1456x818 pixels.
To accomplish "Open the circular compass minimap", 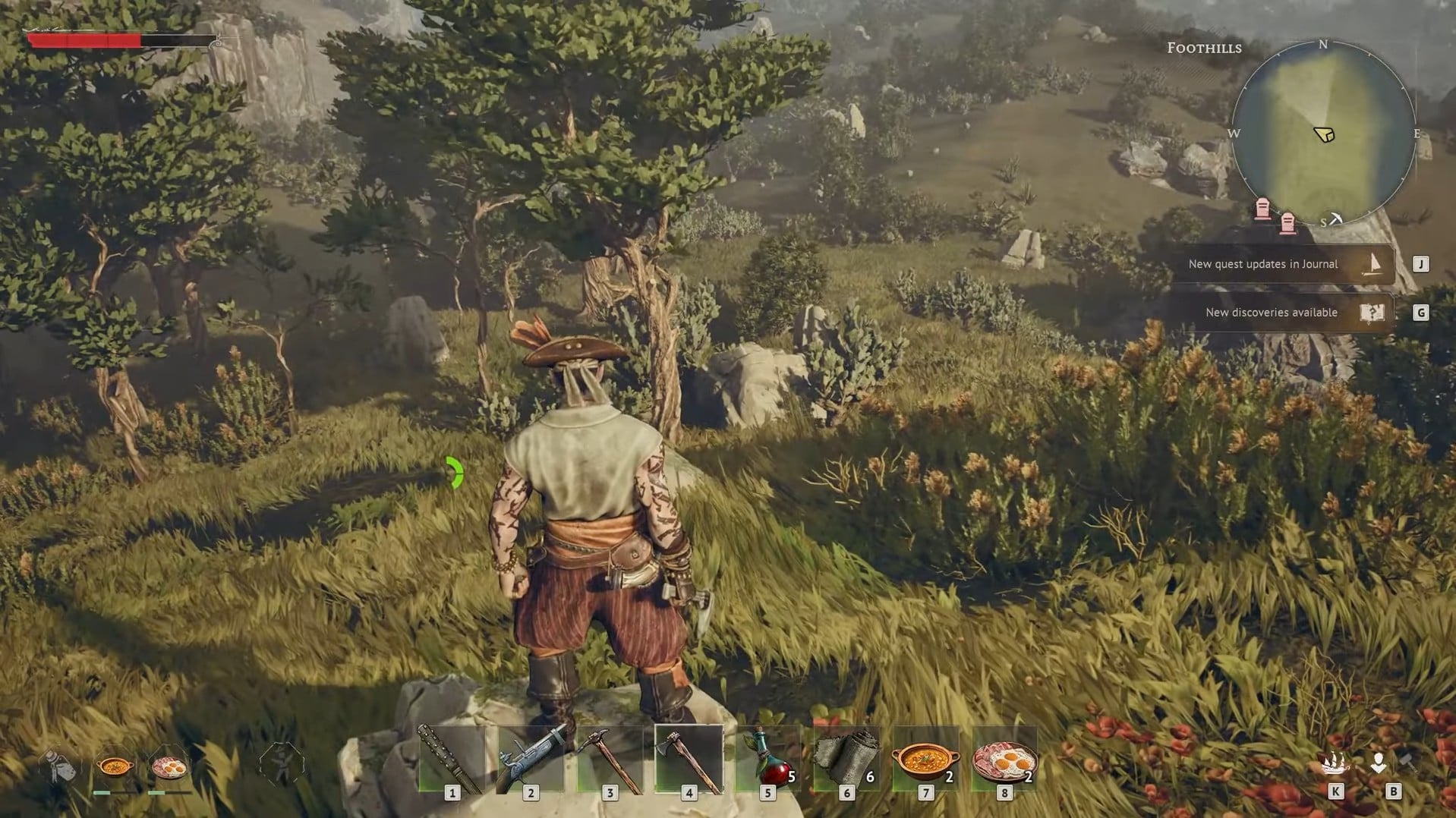I will [x=1323, y=134].
